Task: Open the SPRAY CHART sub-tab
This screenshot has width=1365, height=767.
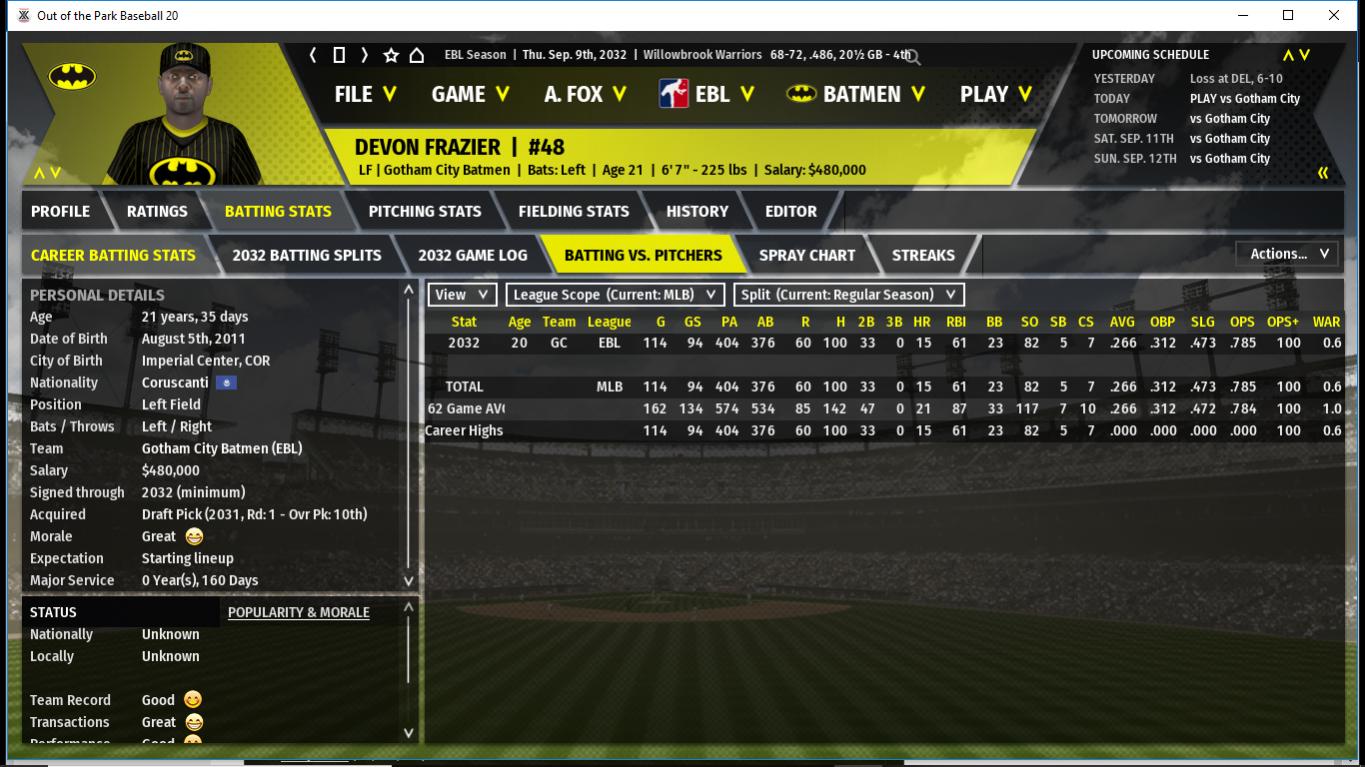Action: 807,255
